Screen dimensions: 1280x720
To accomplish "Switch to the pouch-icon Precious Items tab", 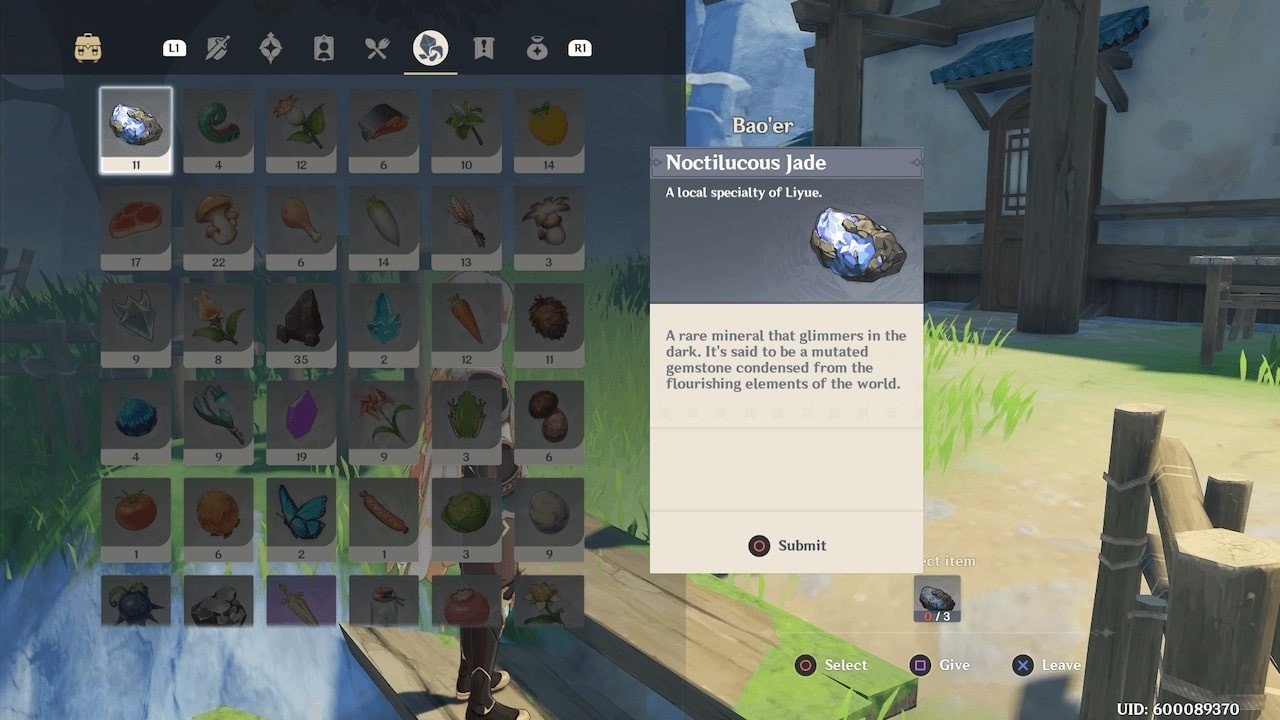I will (x=537, y=48).
